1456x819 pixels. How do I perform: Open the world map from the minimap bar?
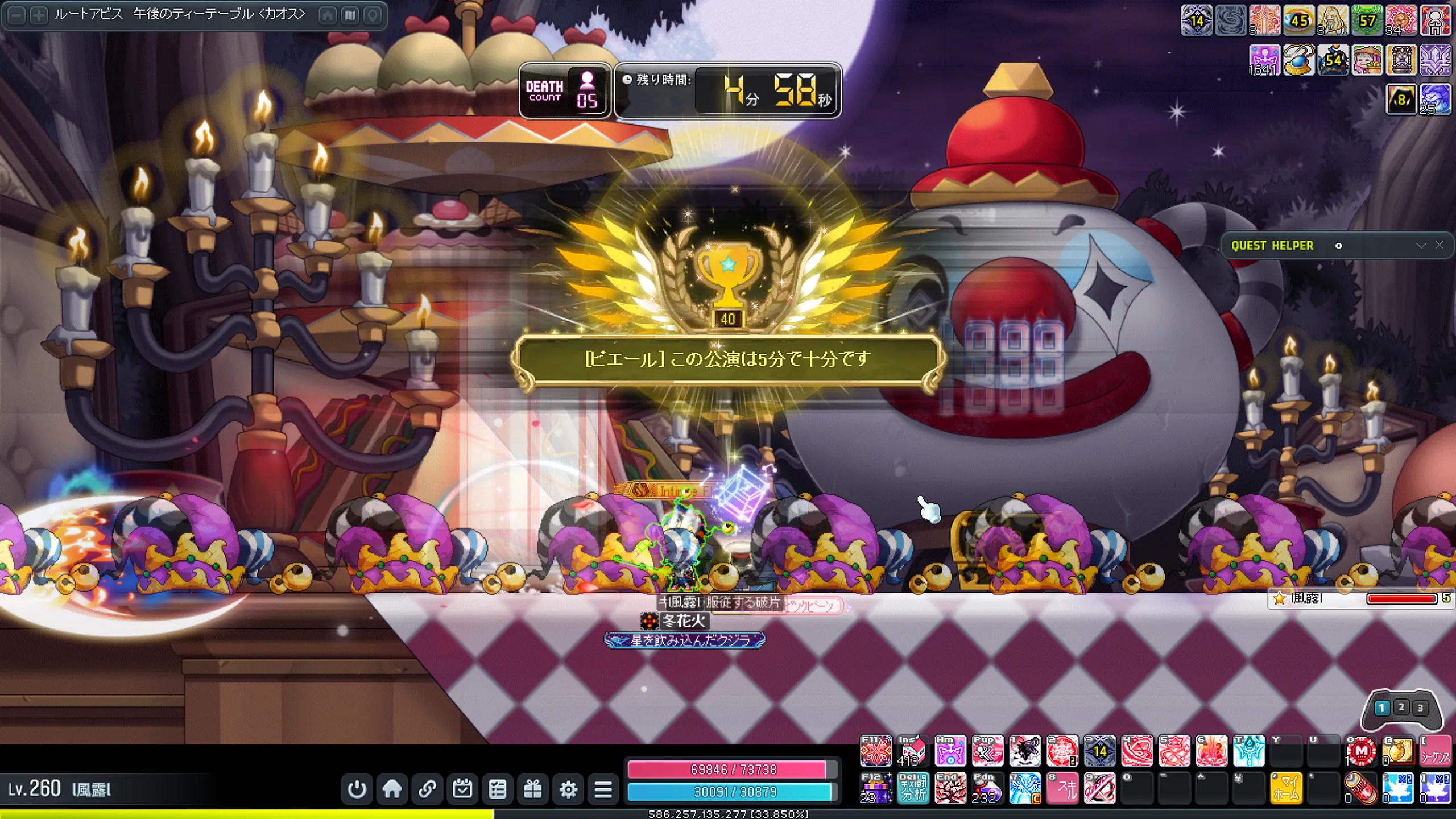click(350, 15)
